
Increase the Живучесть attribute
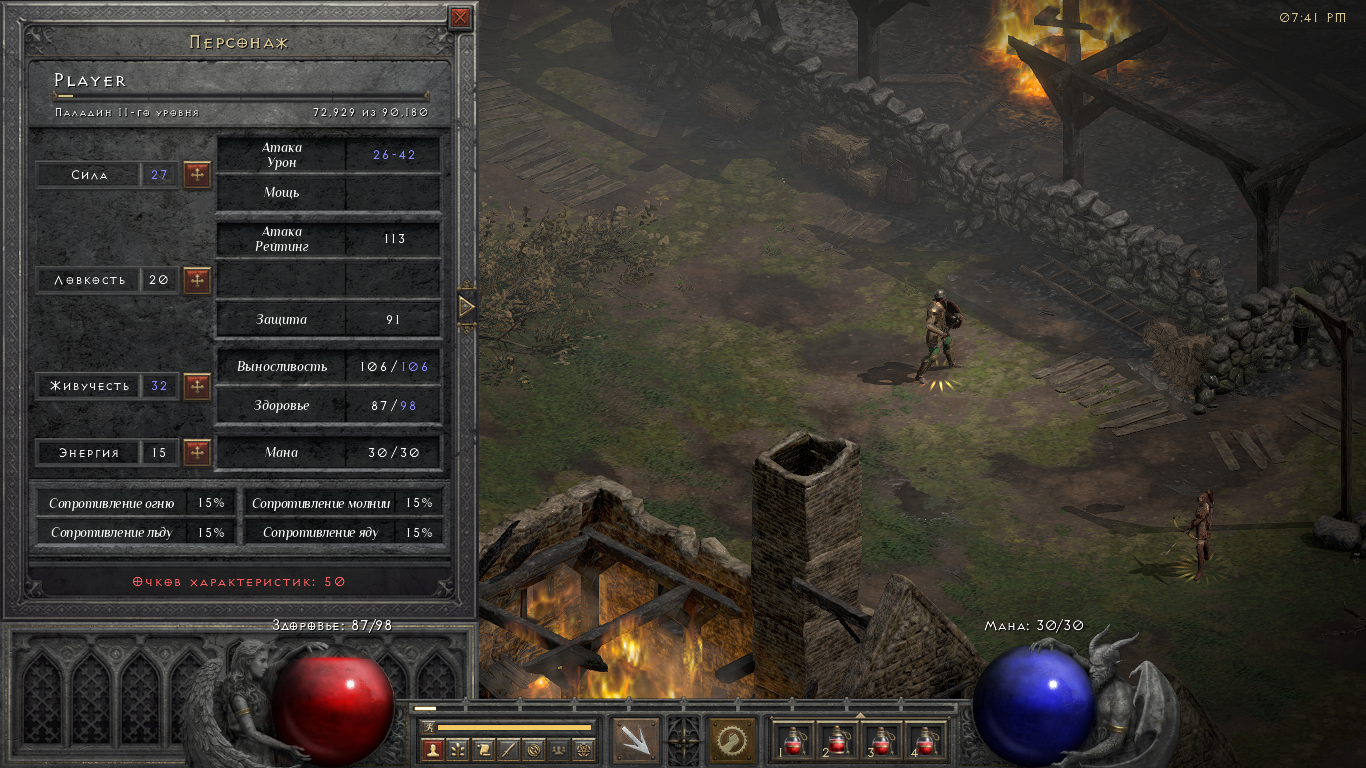coord(197,386)
